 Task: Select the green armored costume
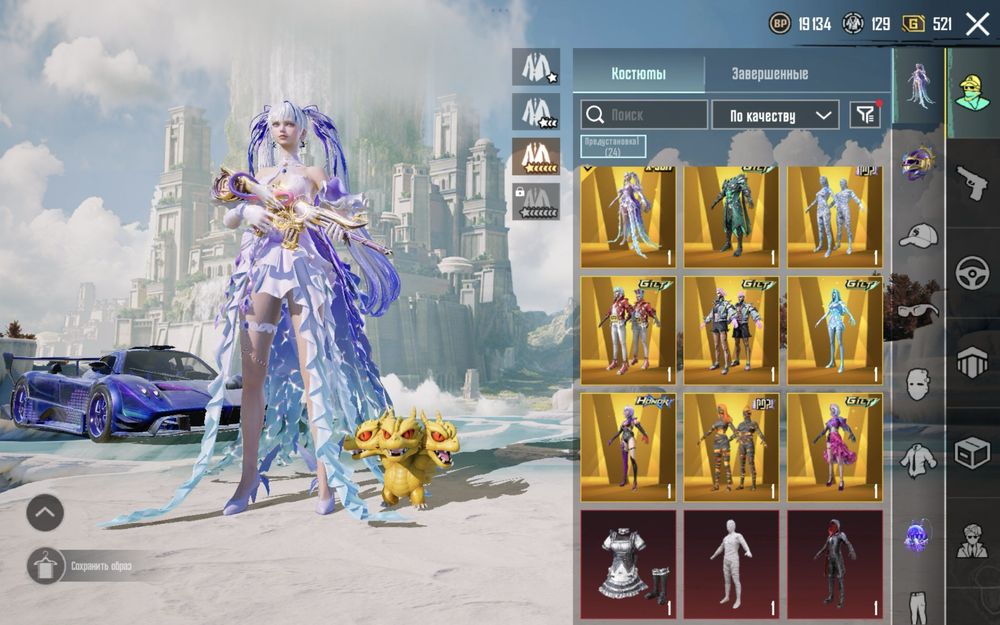click(x=731, y=217)
